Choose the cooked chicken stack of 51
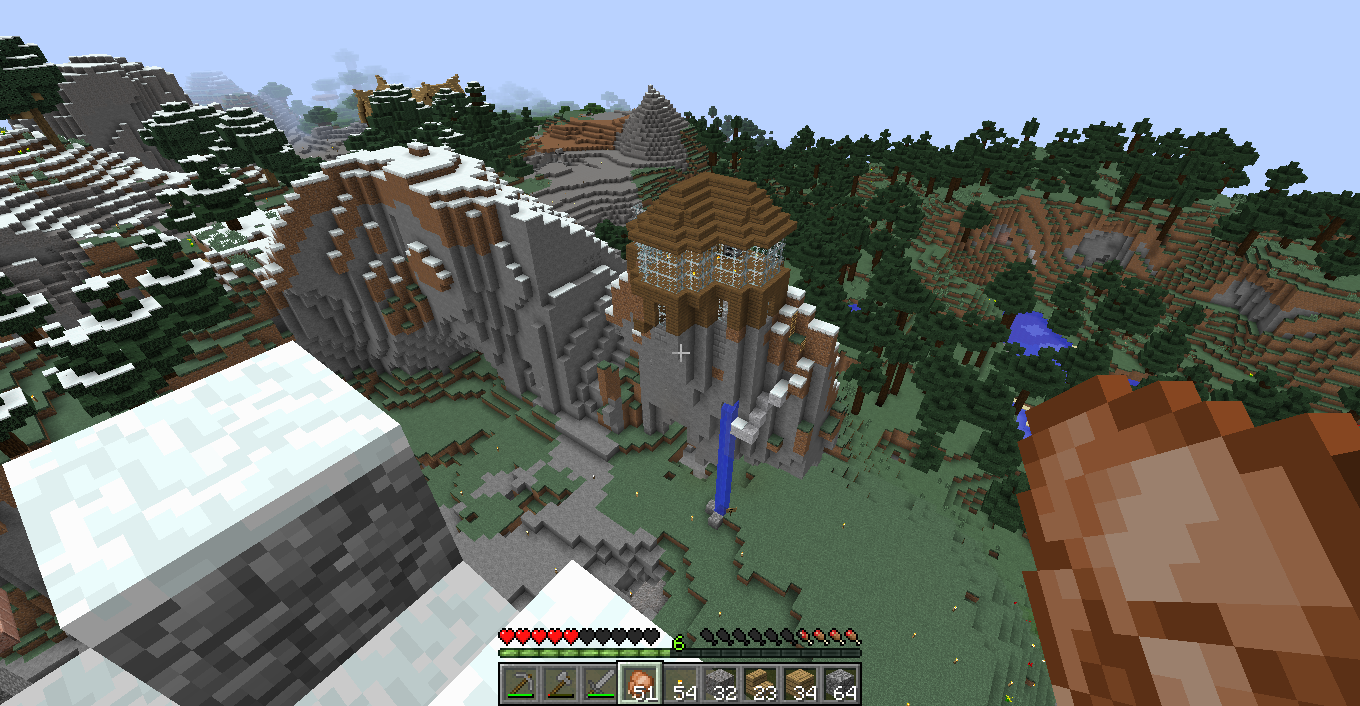Screen dimensions: 1360x706 click(x=640, y=684)
